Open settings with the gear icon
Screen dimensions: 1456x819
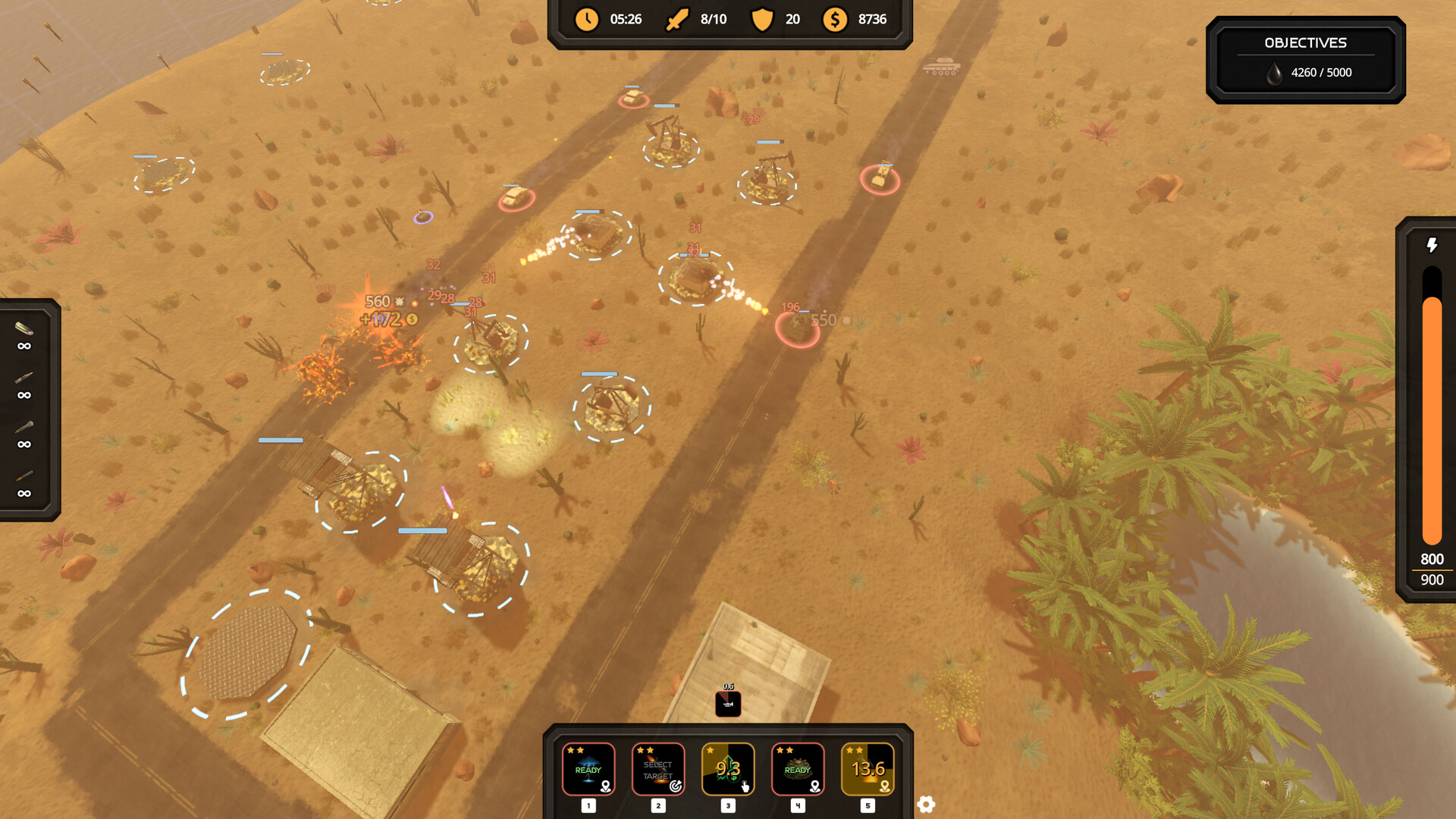(926, 805)
